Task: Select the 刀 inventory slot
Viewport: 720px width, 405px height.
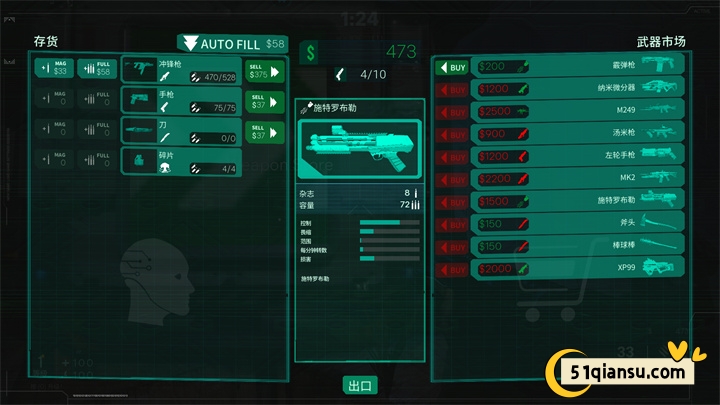Action: point(180,131)
